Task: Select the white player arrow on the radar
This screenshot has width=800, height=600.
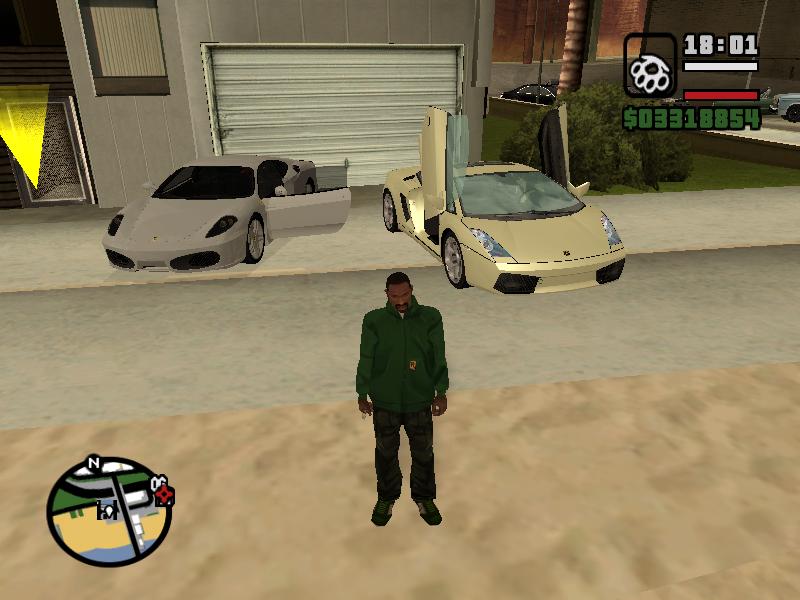Action: coord(108,512)
